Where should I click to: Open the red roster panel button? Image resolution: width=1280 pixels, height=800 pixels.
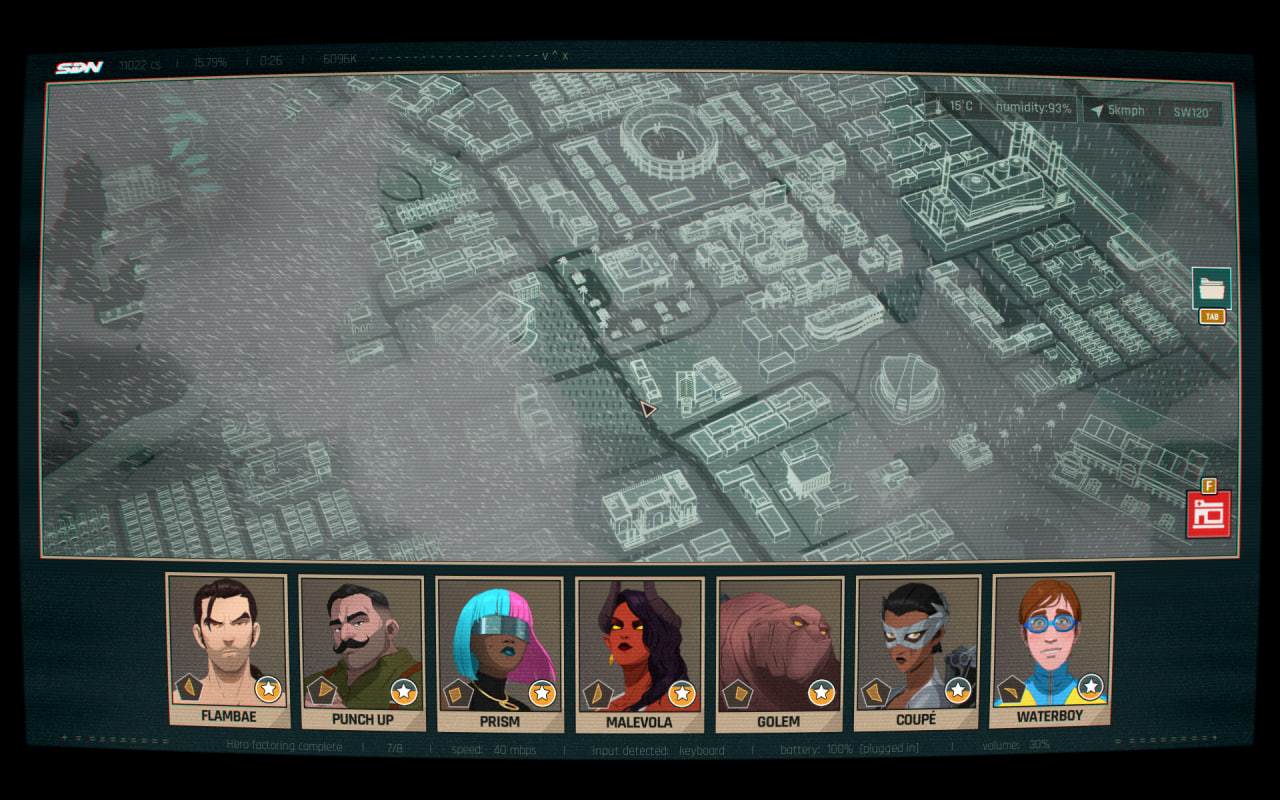(1208, 514)
